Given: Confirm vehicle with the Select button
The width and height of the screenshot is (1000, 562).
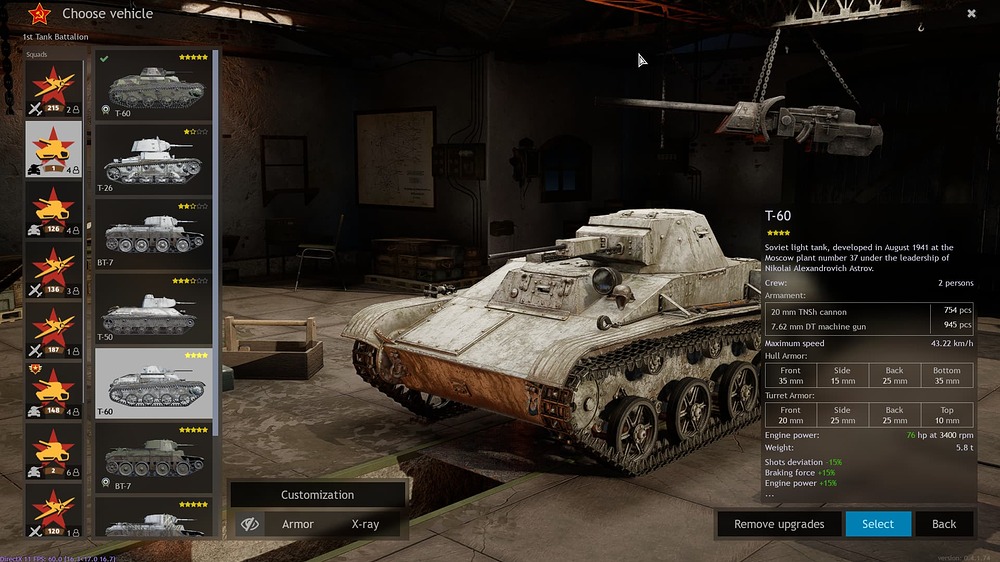Looking at the screenshot, I should click(878, 524).
